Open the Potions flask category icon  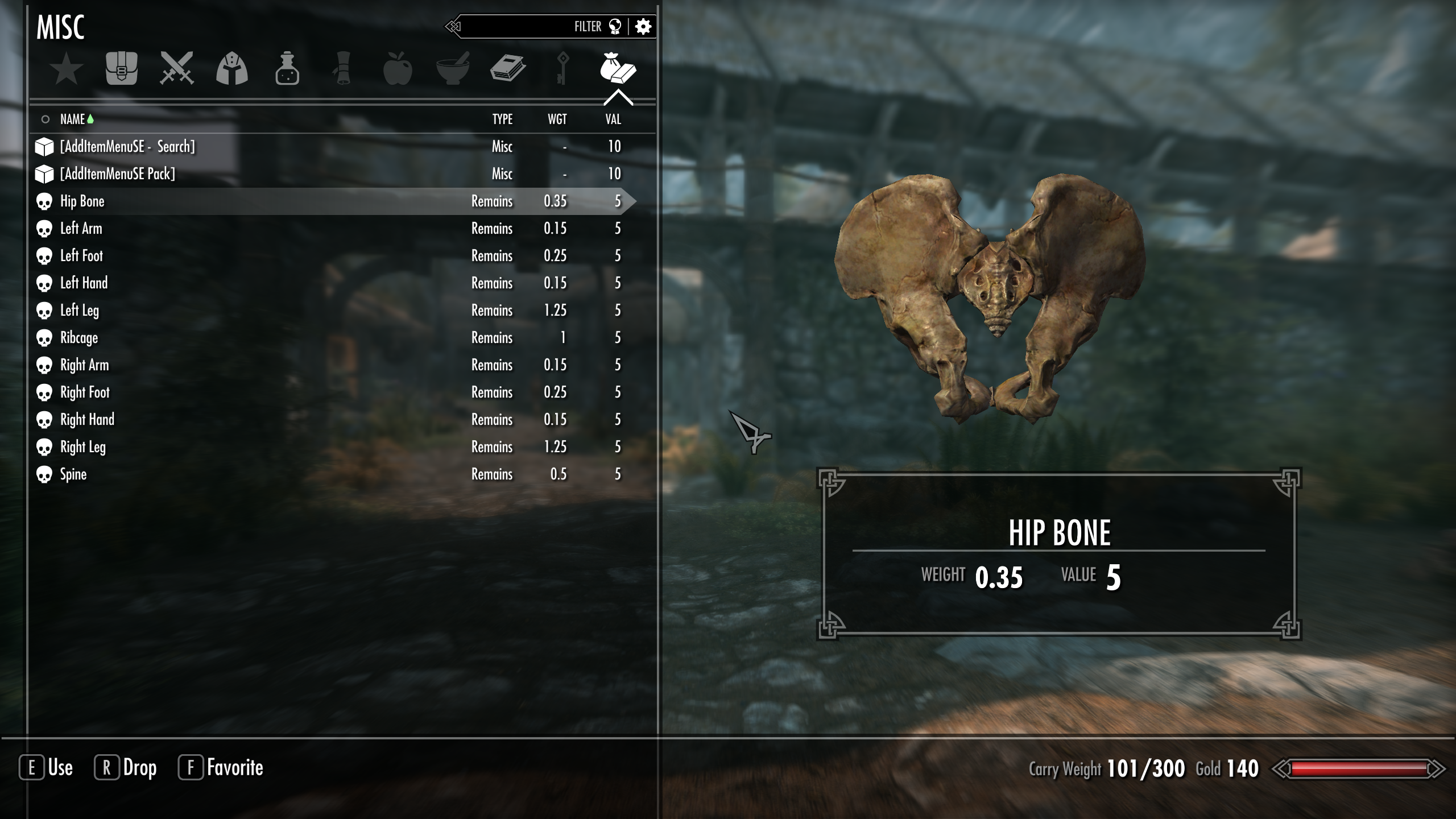[287, 69]
